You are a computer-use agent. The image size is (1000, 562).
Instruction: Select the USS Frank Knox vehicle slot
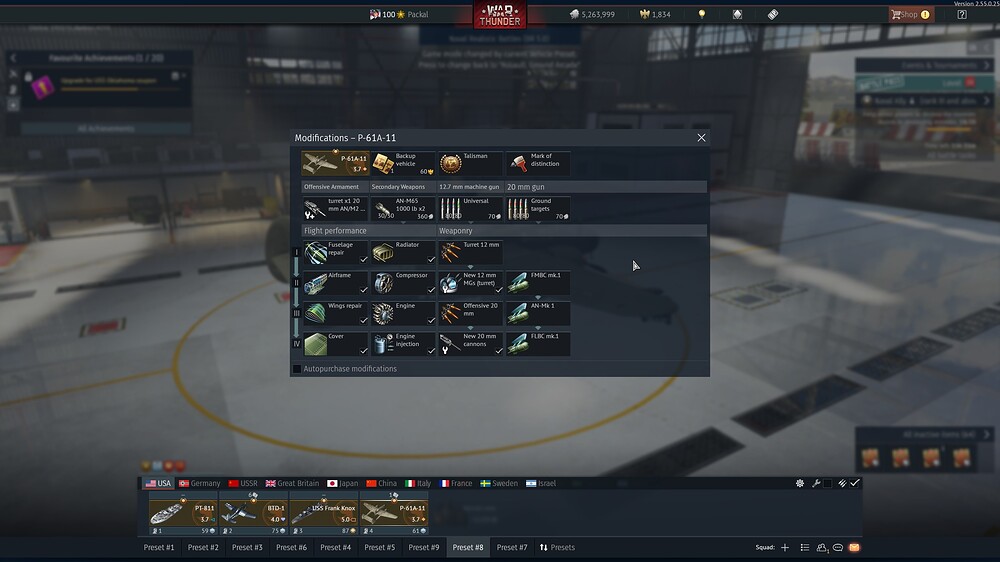click(323, 514)
